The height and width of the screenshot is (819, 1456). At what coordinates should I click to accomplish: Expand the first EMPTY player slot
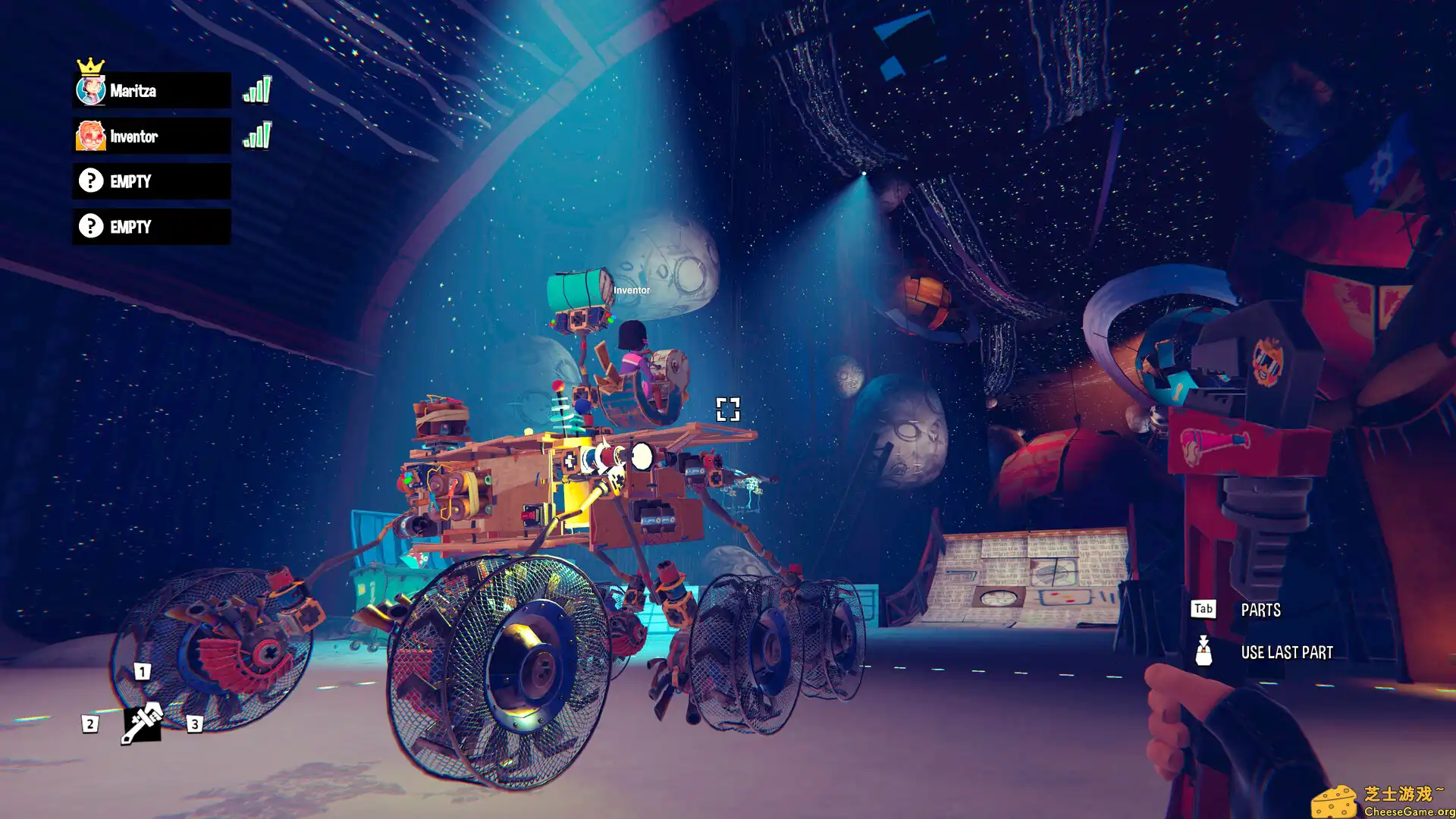[x=152, y=181]
